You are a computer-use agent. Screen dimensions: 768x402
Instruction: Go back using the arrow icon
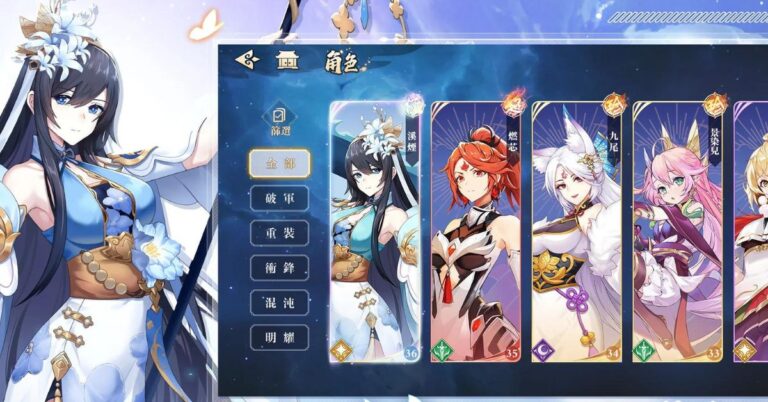[247, 60]
